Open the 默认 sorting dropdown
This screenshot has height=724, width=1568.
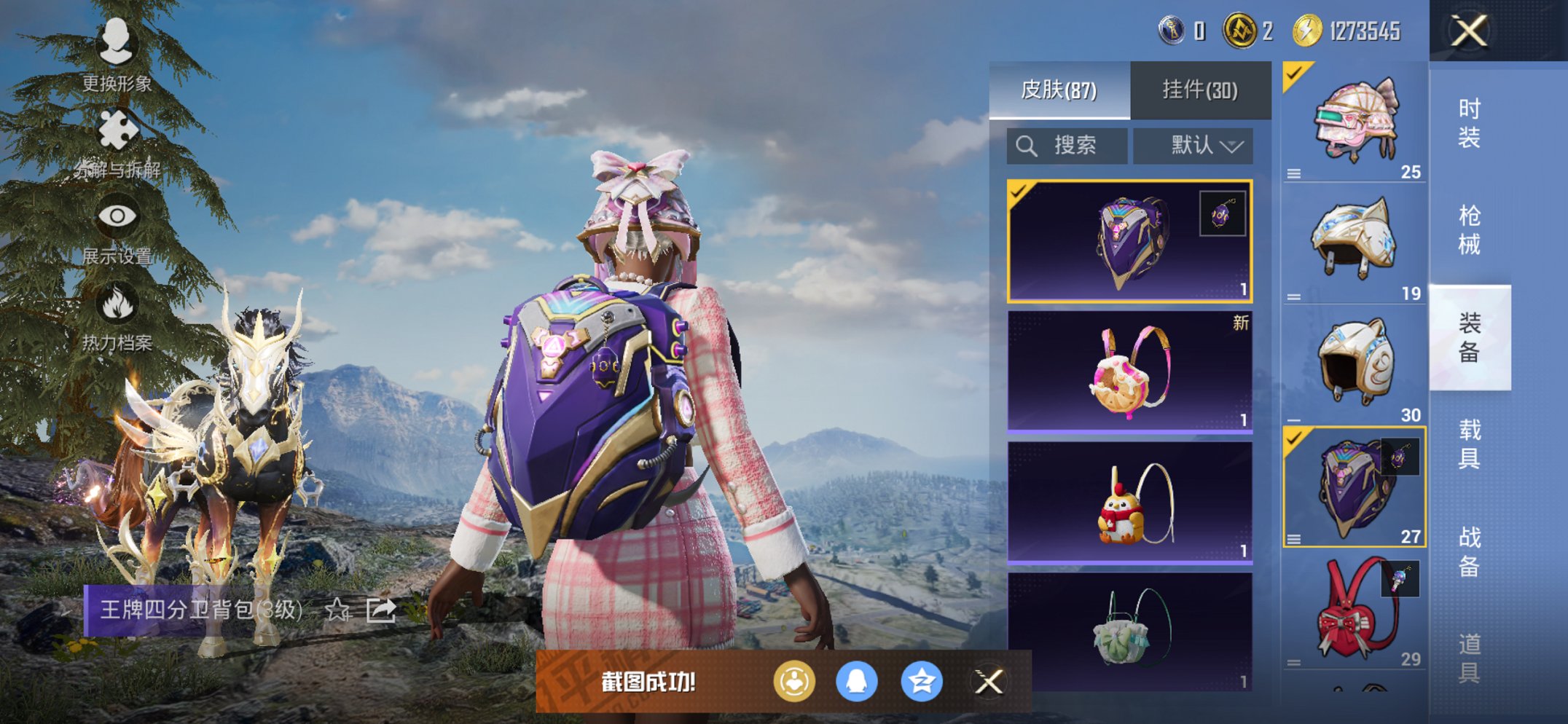coord(1193,145)
